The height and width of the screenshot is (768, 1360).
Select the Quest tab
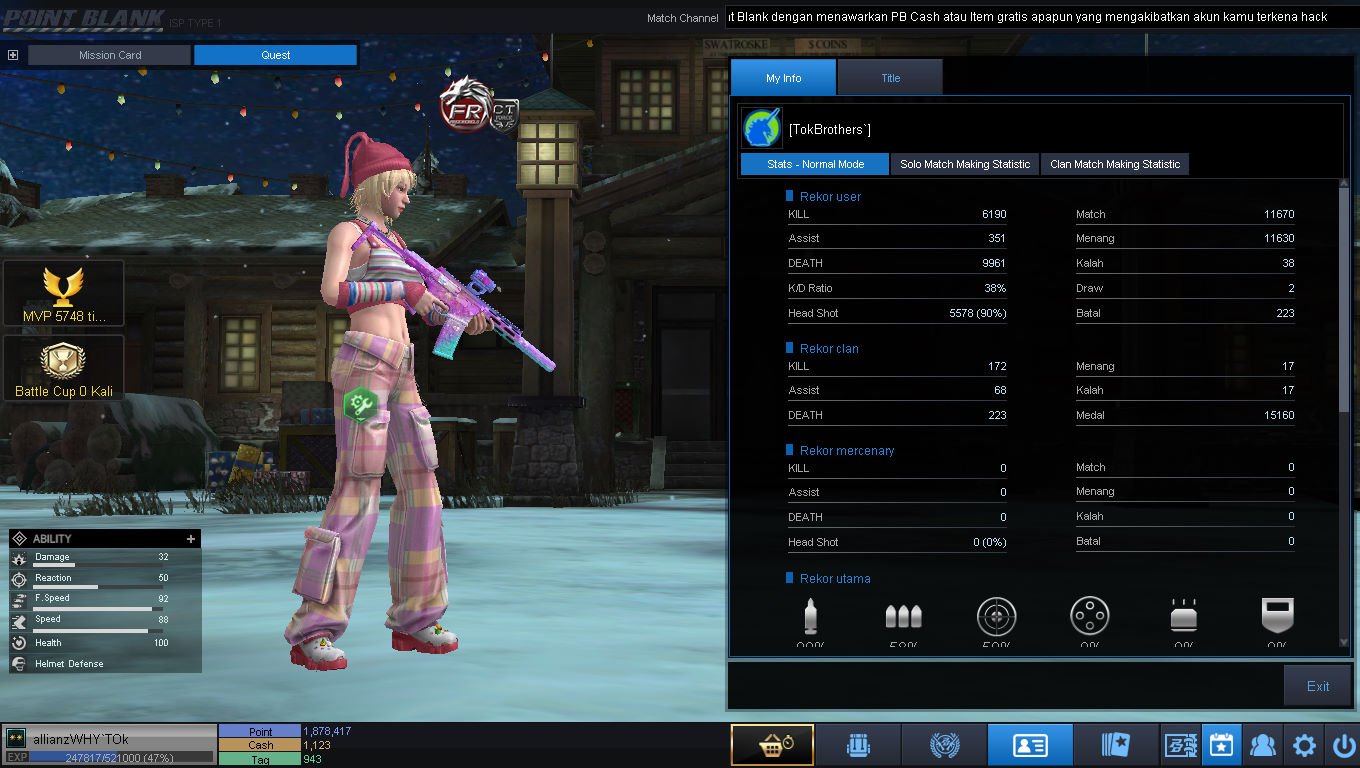pos(275,55)
